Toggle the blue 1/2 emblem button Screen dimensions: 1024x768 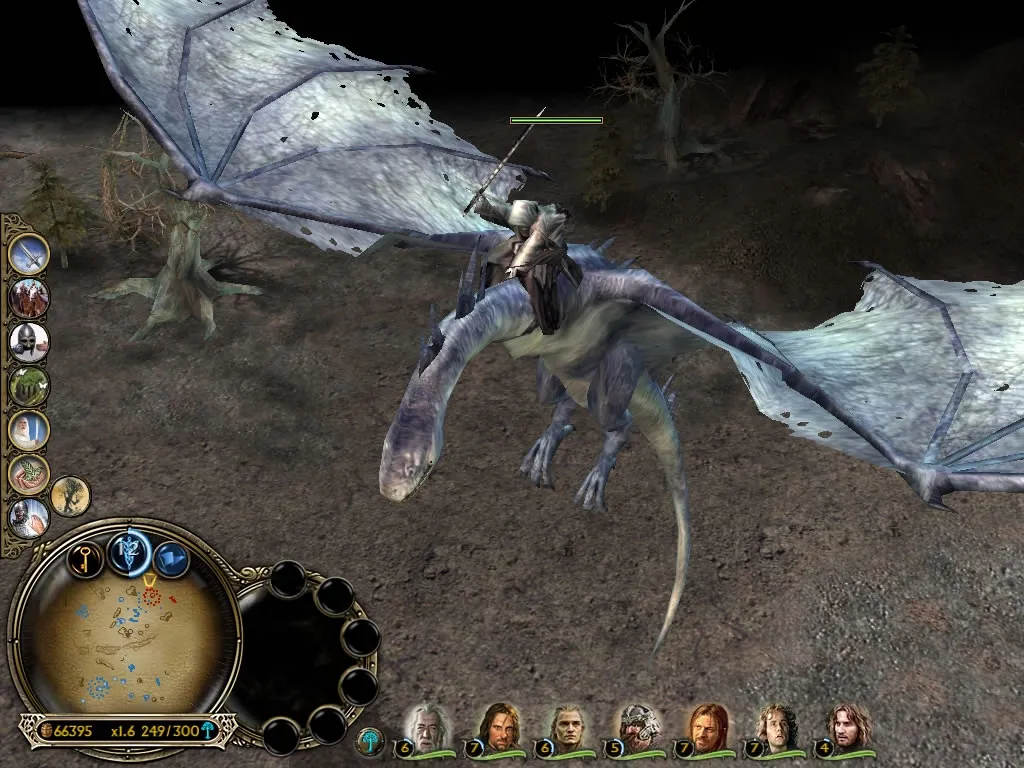[x=129, y=551]
